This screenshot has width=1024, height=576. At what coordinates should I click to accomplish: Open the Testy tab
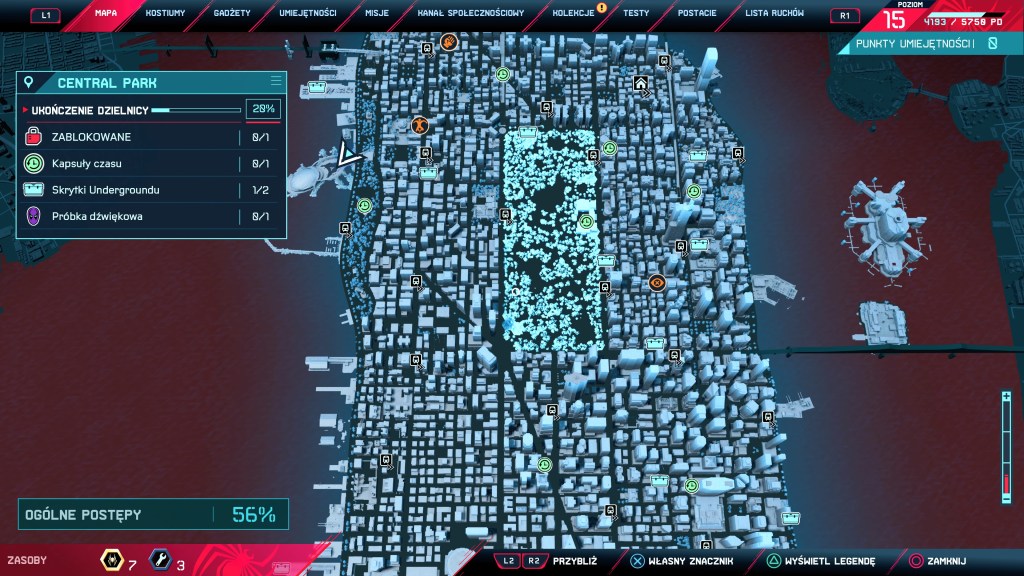point(636,13)
